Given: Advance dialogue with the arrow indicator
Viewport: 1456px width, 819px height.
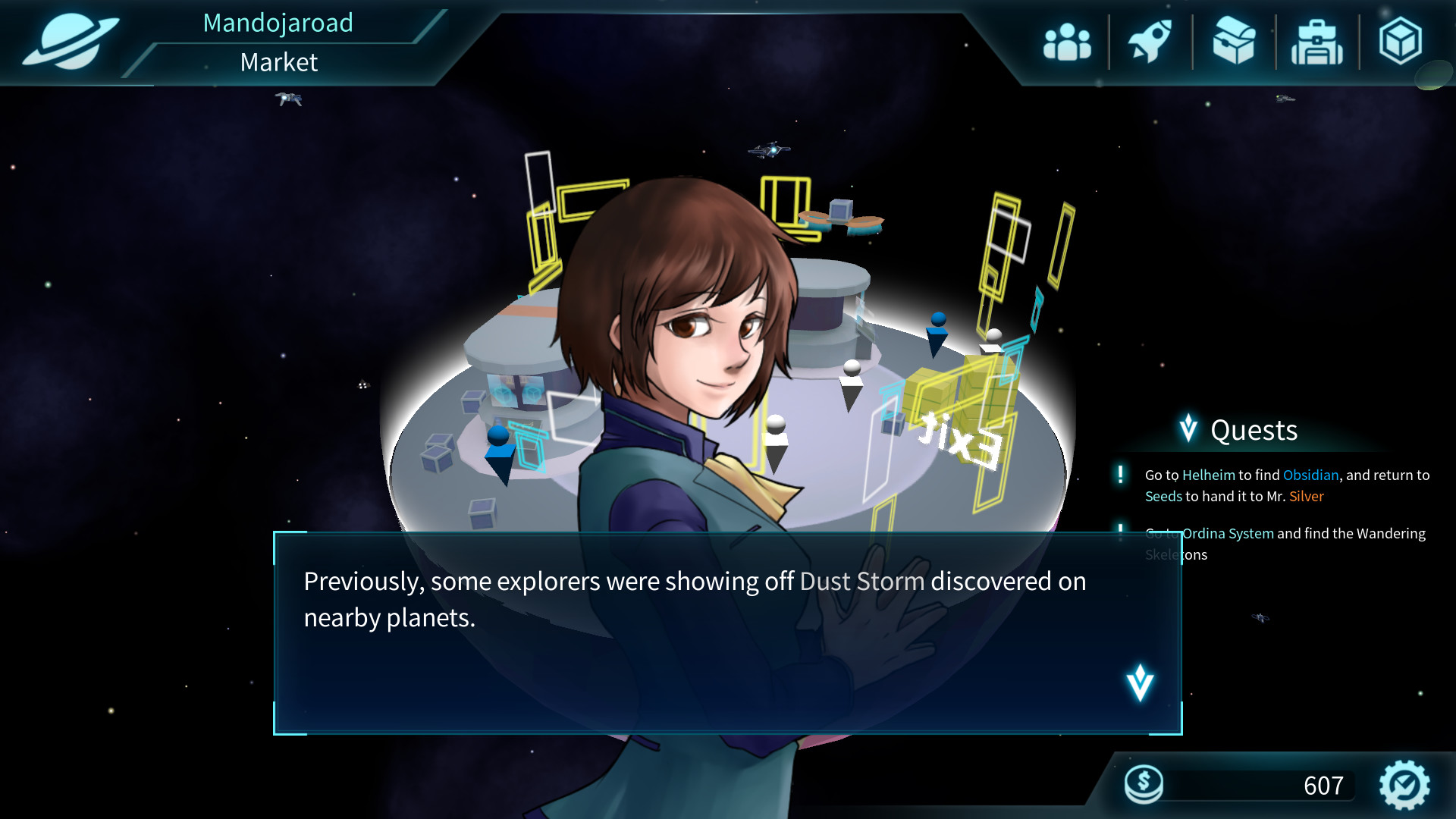Looking at the screenshot, I should coord(1140,682).
